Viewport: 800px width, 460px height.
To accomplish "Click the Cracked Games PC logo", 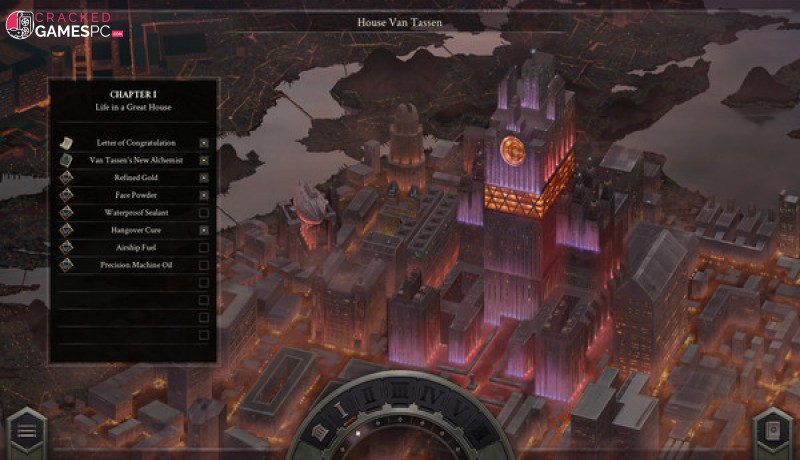I will [62, 25].
